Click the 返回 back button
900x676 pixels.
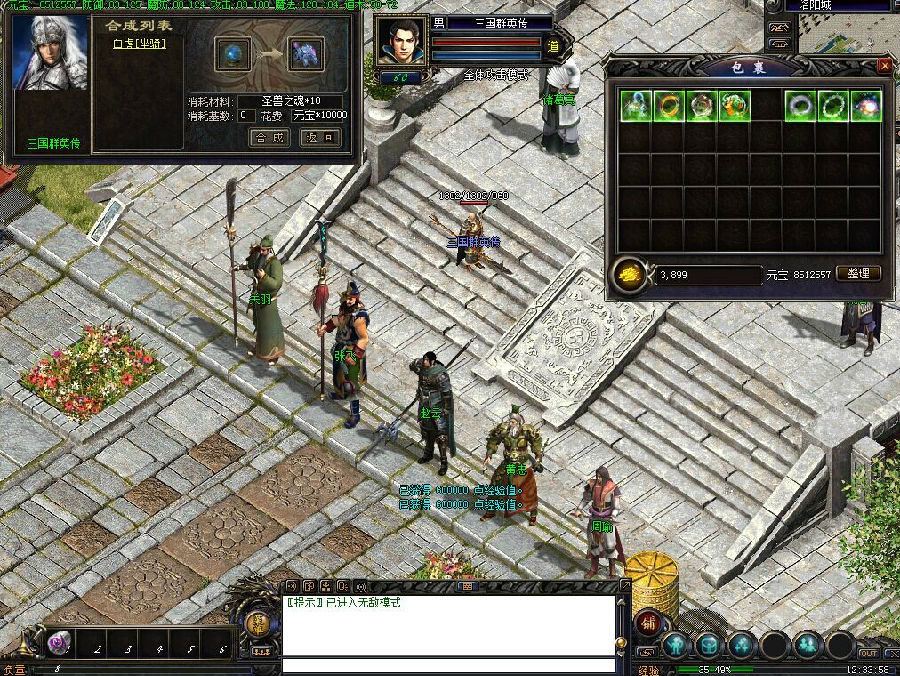point(319,138)
